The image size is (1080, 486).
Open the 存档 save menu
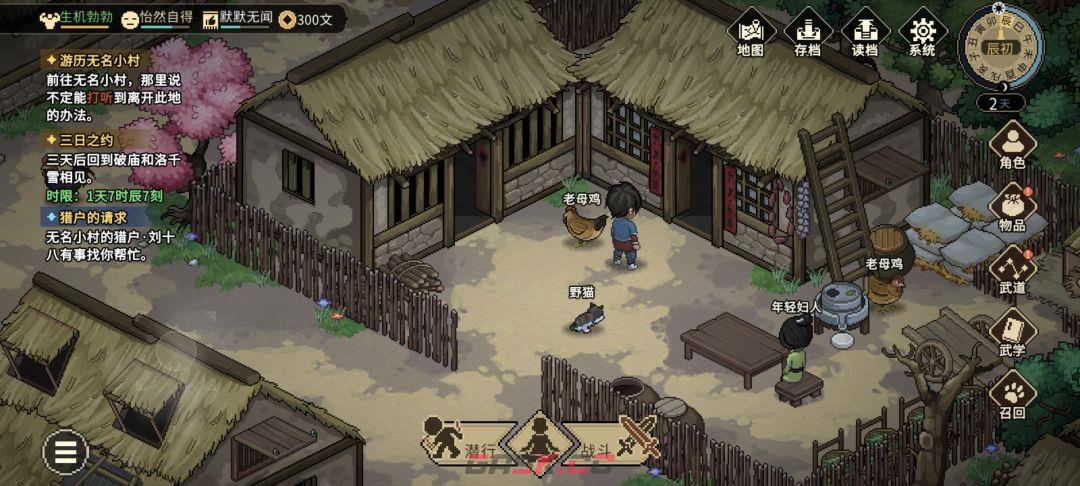(x=808, y=34)
